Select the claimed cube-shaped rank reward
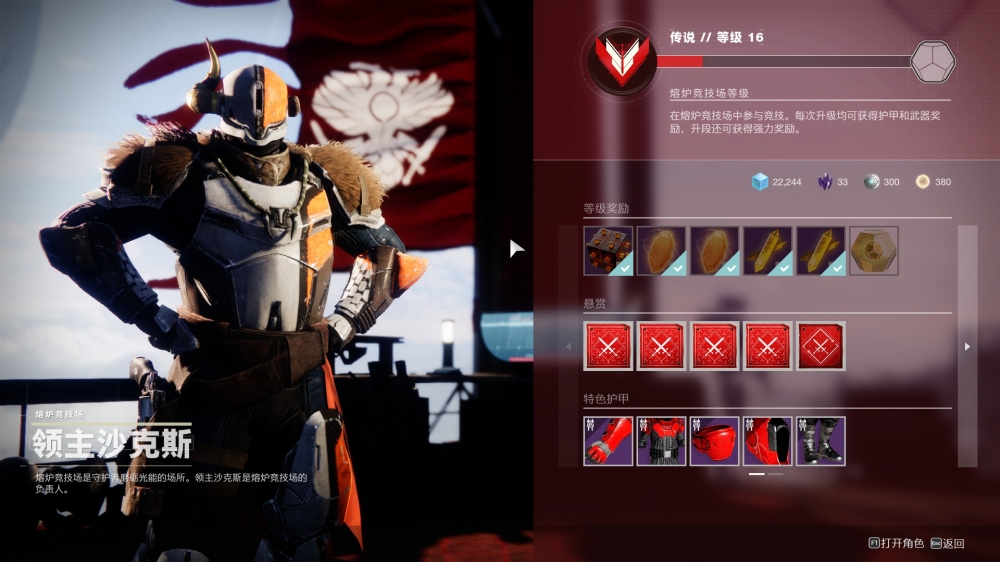Screen dimensions: 1000x562 [608, 250]
